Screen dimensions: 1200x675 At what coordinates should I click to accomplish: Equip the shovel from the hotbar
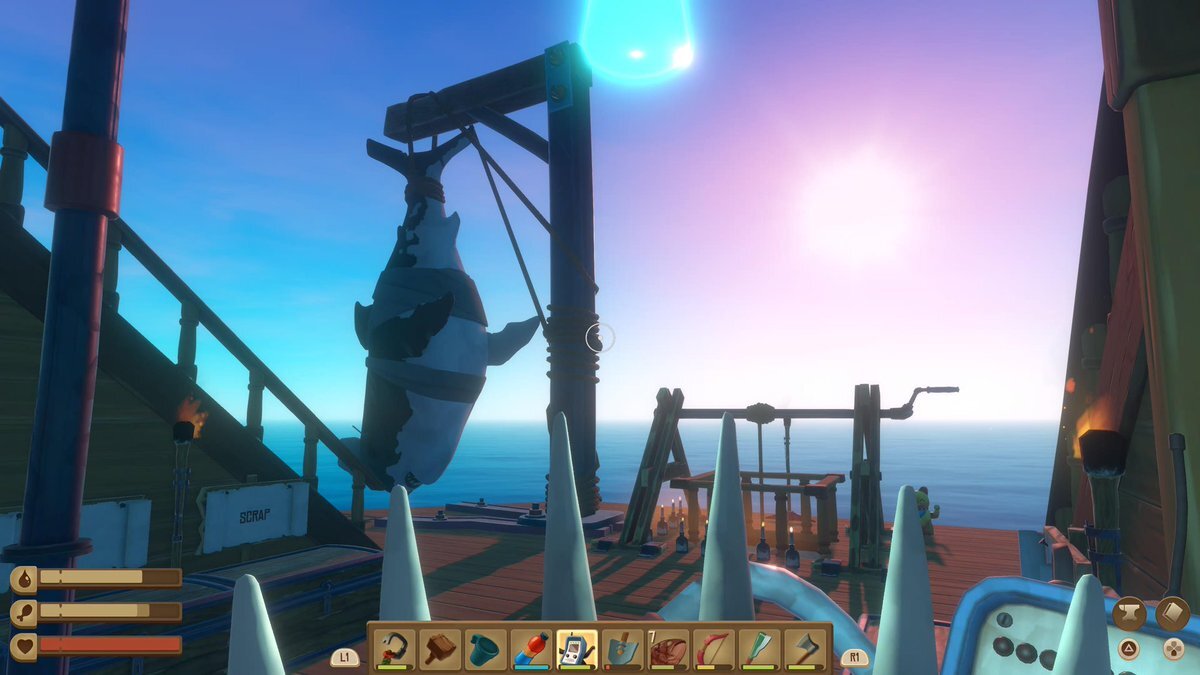click(x=623, y=648)
